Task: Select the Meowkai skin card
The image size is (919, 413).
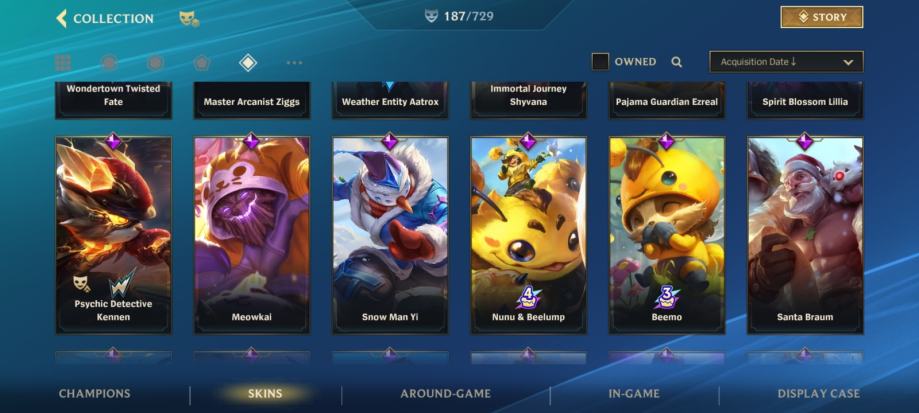Action: [x=252, y=235]
